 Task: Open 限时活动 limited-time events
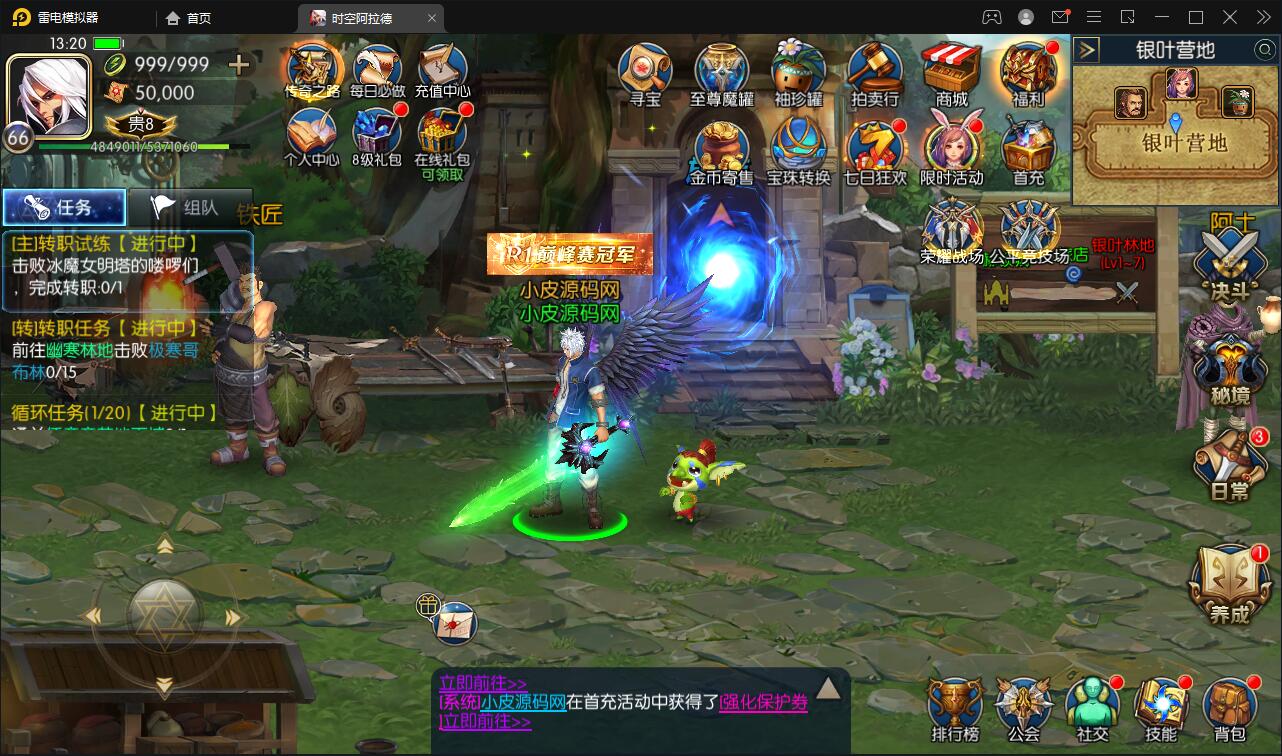point(952,148)
